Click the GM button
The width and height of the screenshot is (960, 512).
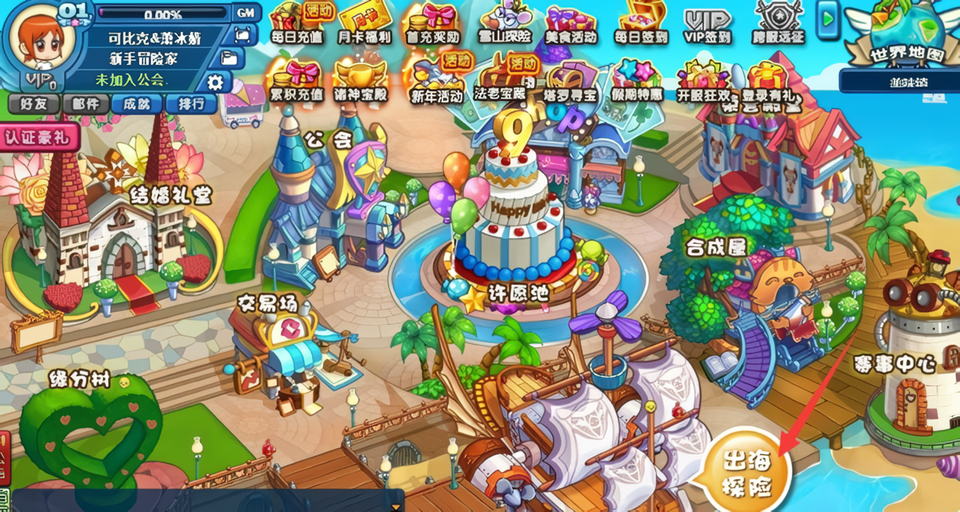[244, 13]
